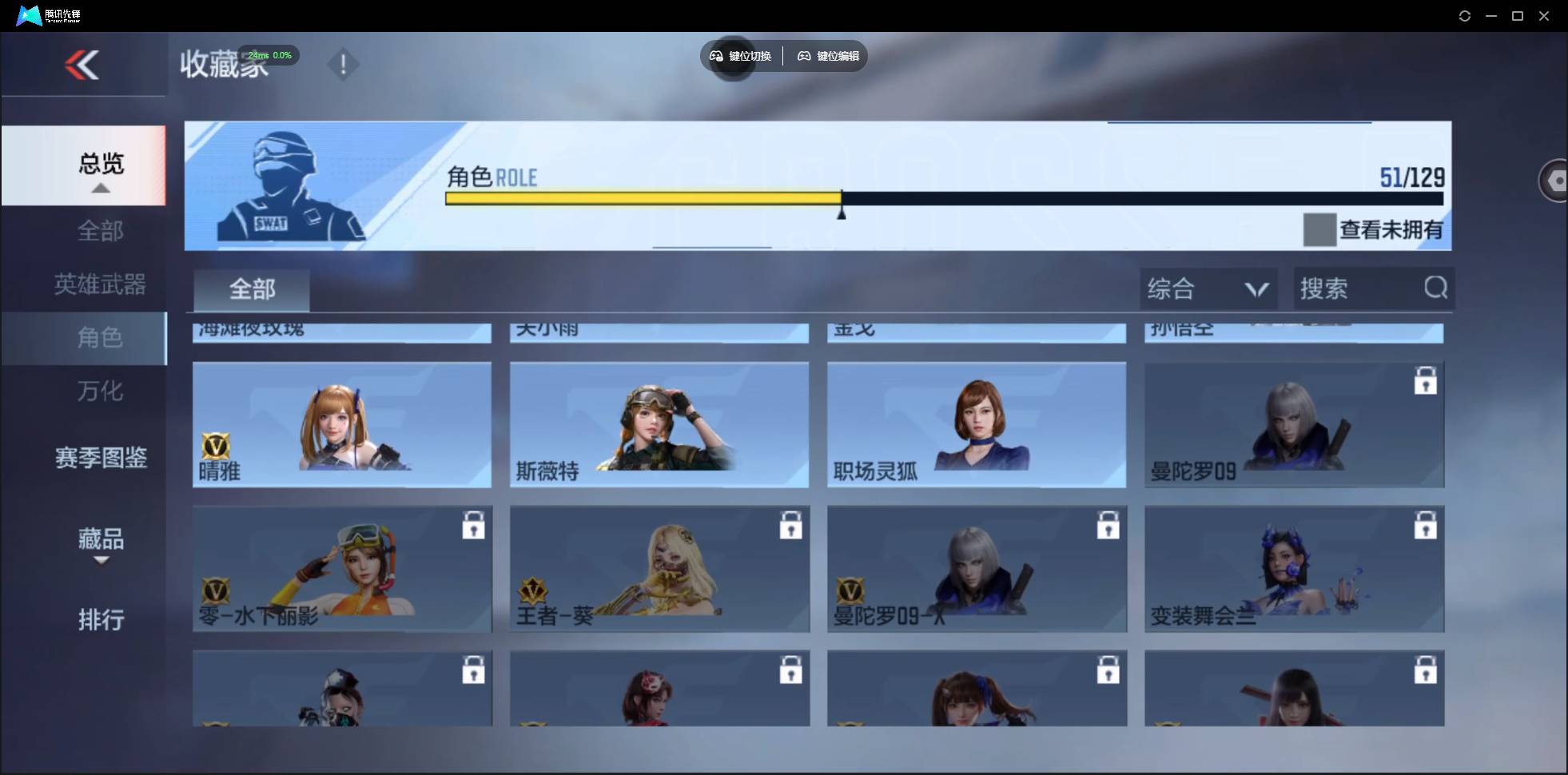Image resolution: width=1568 pixels, height=775 pixels.
Task: Click the lock icon on 变装舞会兰 card
Action: click(x=1427, y=525)
